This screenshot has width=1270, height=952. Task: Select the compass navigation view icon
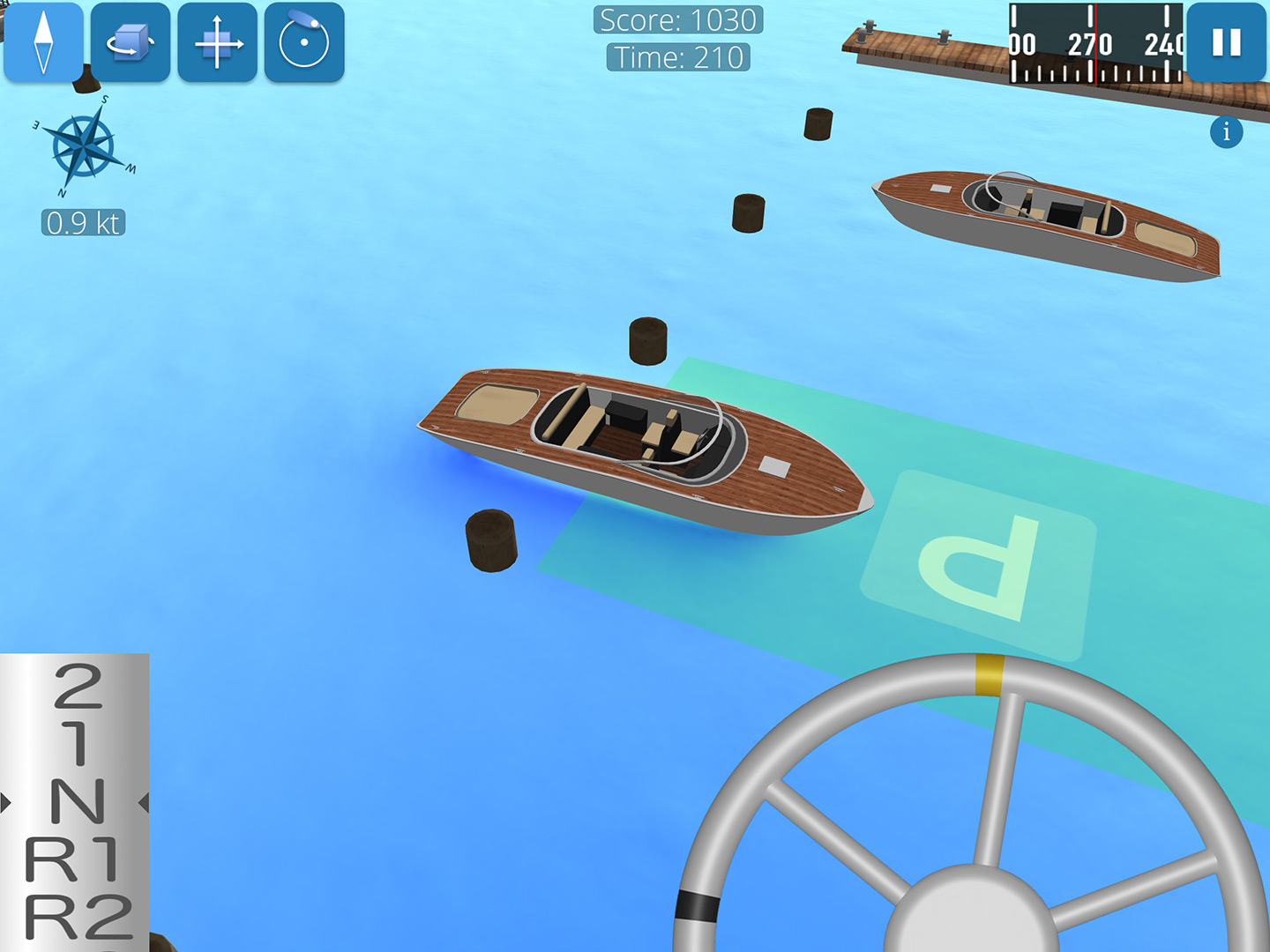tap(42, 42)
